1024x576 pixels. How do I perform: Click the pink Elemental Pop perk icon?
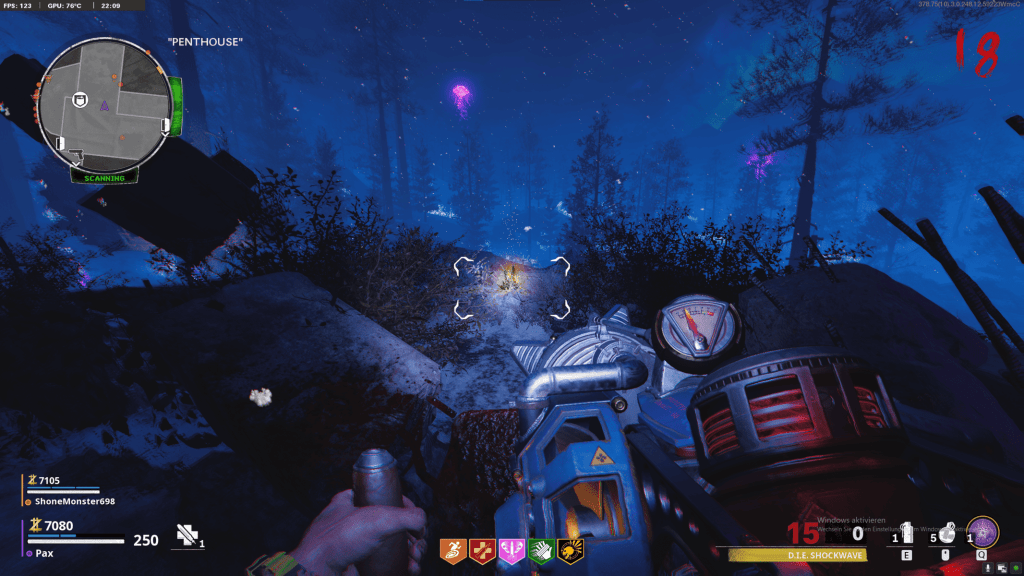coord(511,550)
